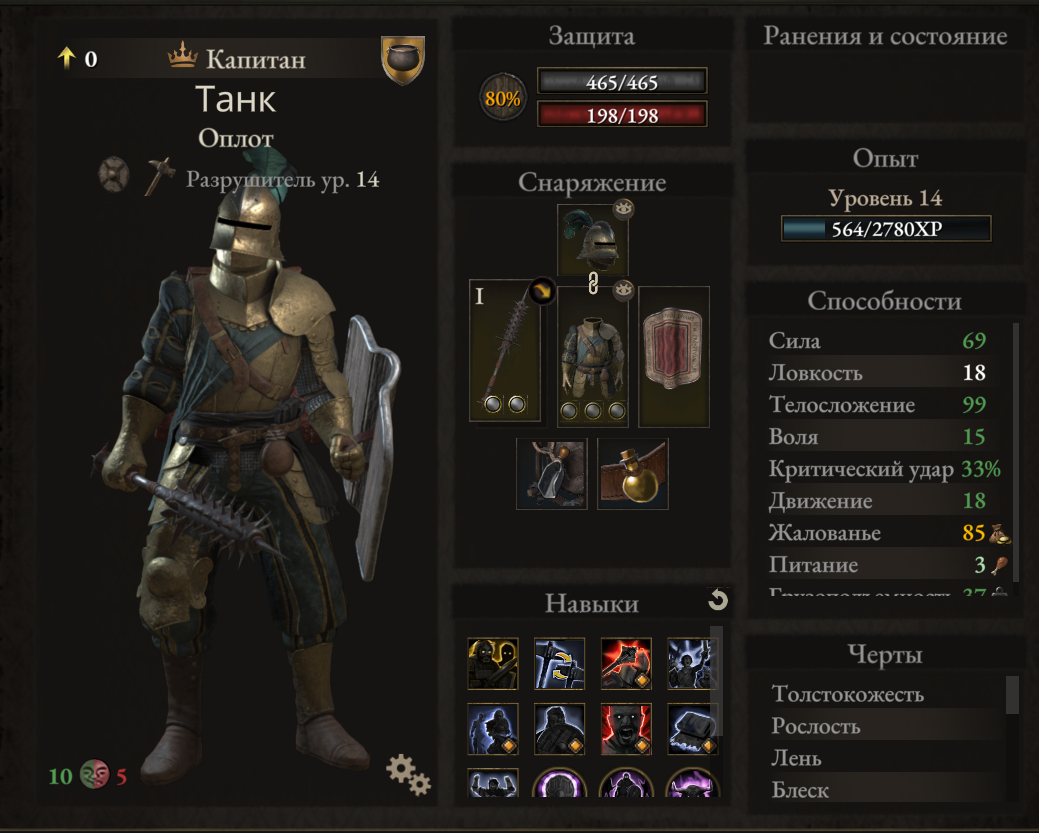1039x833 pixels.
Task: Select the spiked mace weapon slot
Action: [x=504, y=350]
